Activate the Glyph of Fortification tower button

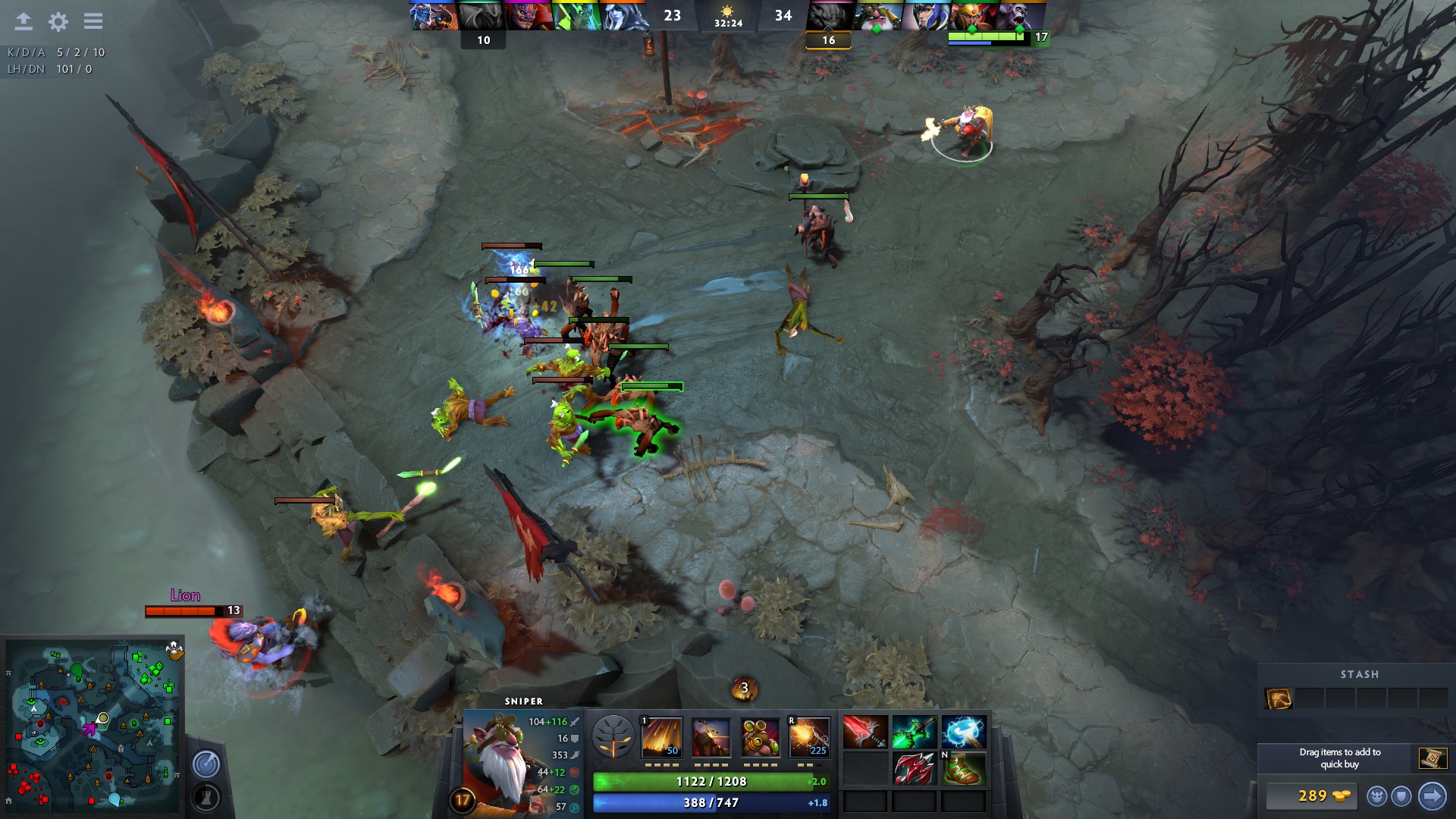(206, 797)
